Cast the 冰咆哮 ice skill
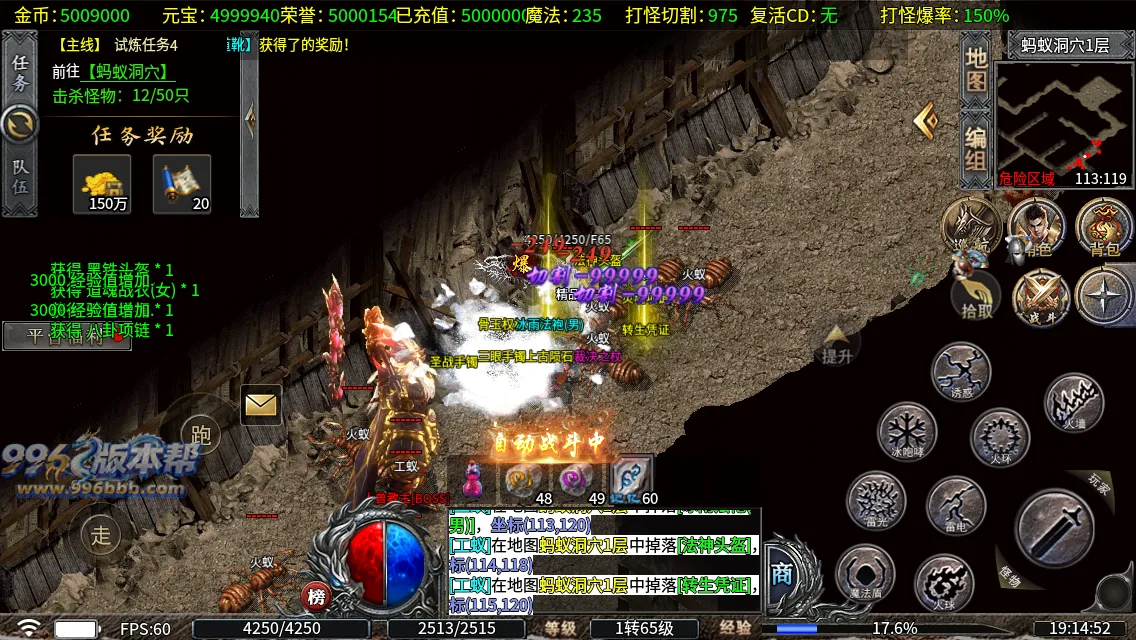 tap(906, 432)
